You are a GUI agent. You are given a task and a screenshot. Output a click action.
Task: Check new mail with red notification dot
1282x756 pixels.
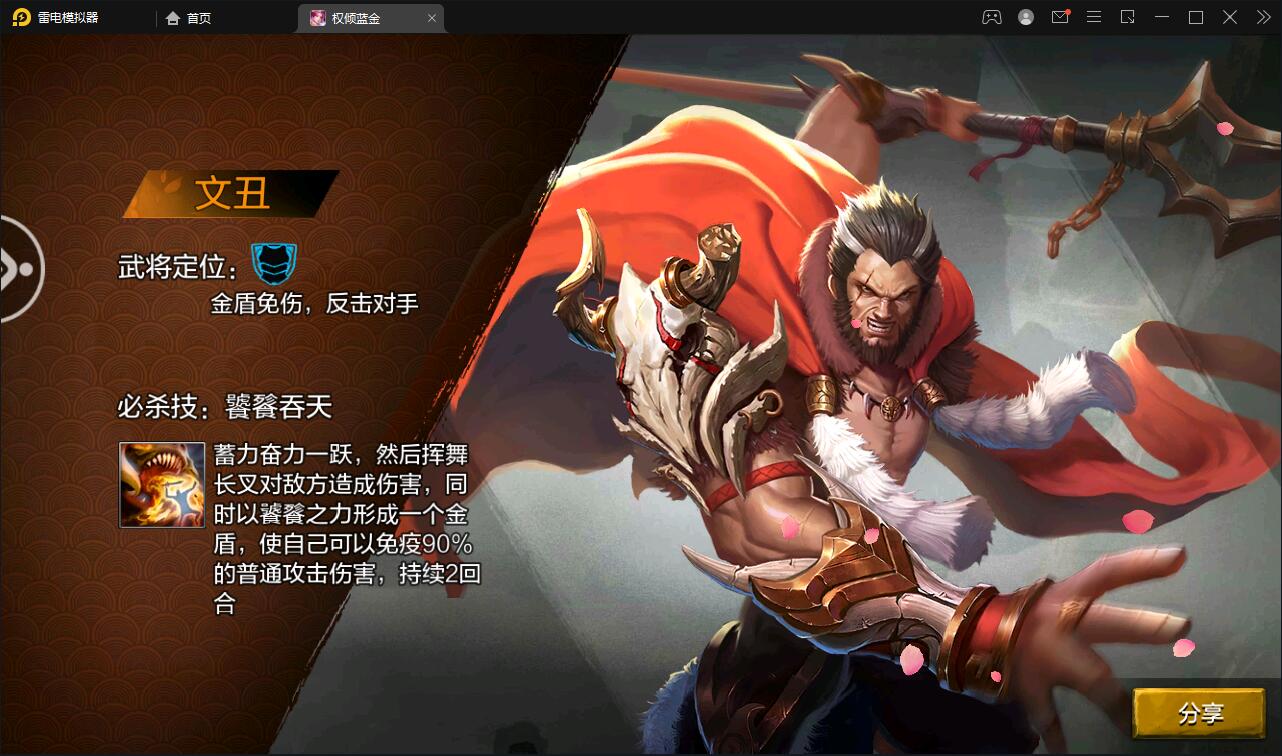(x=1059, y=17)
